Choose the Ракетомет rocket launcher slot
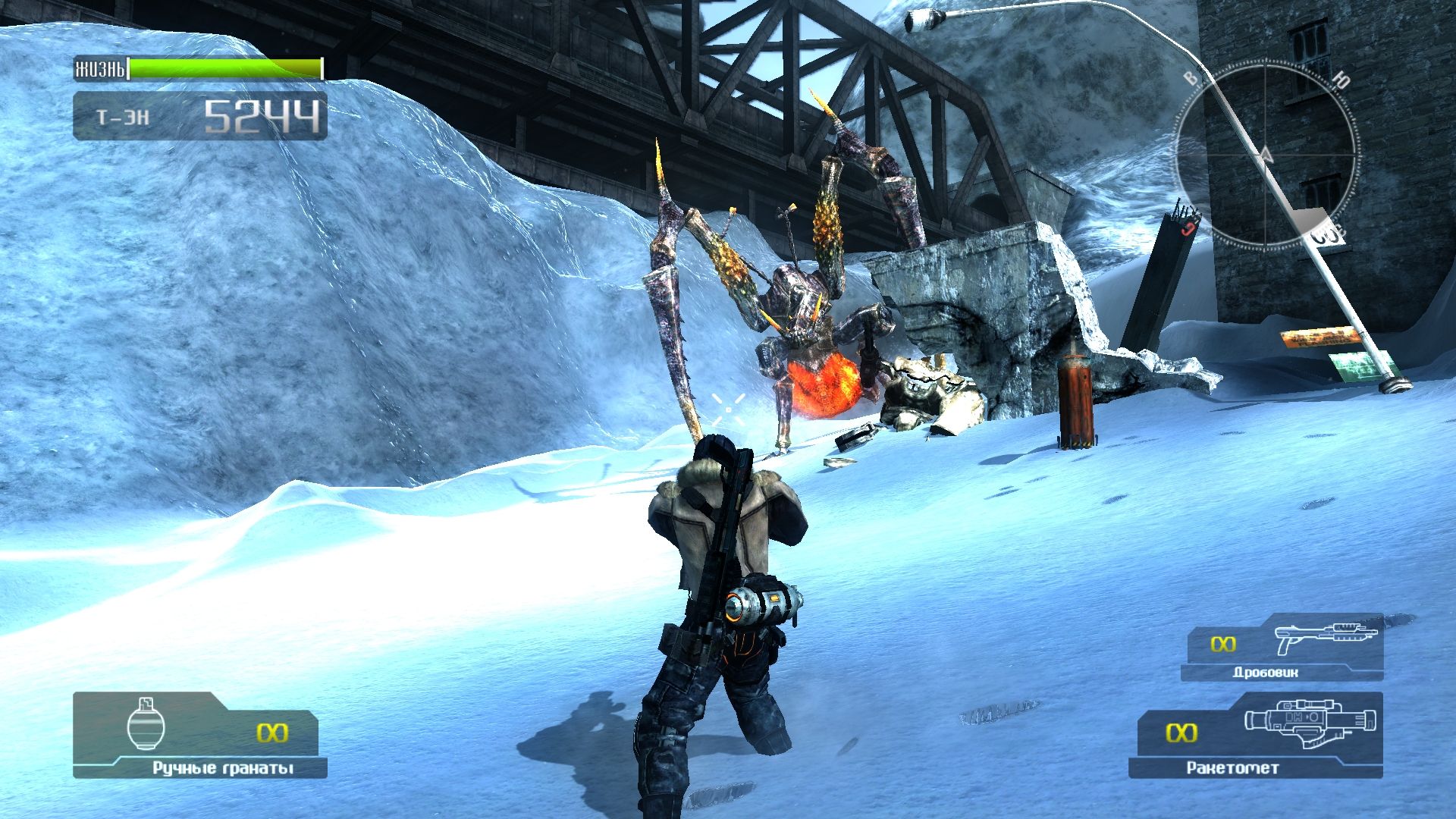The height and width of the screenshot is (819, 1456). 1256,735
